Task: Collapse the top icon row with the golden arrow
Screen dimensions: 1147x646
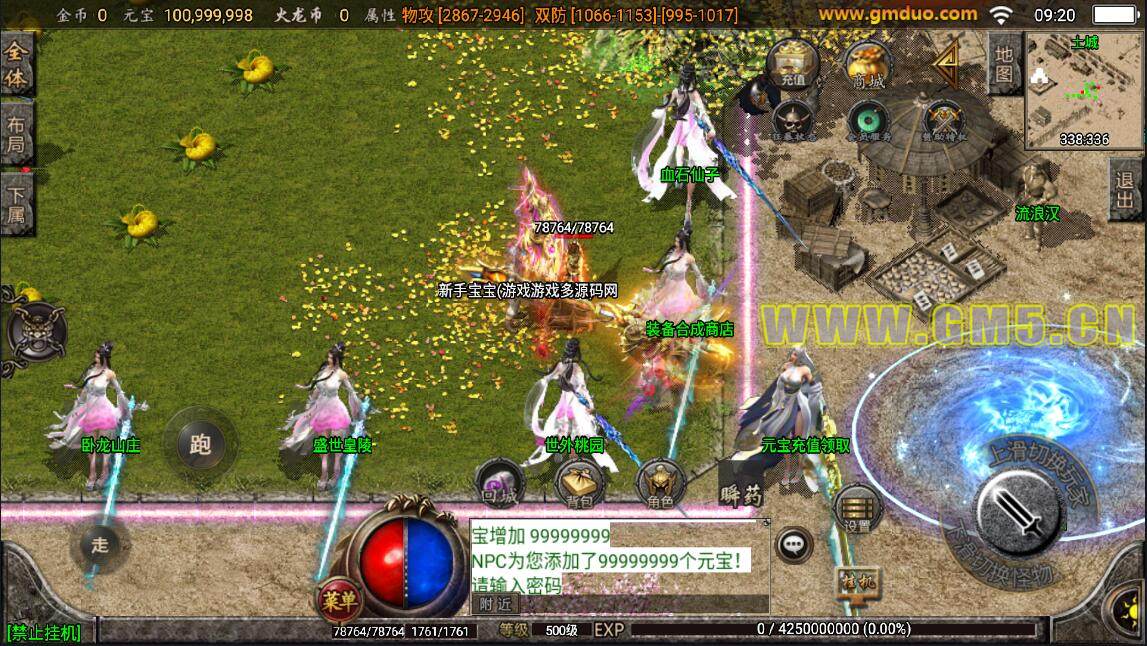Action: pos(944,64)
